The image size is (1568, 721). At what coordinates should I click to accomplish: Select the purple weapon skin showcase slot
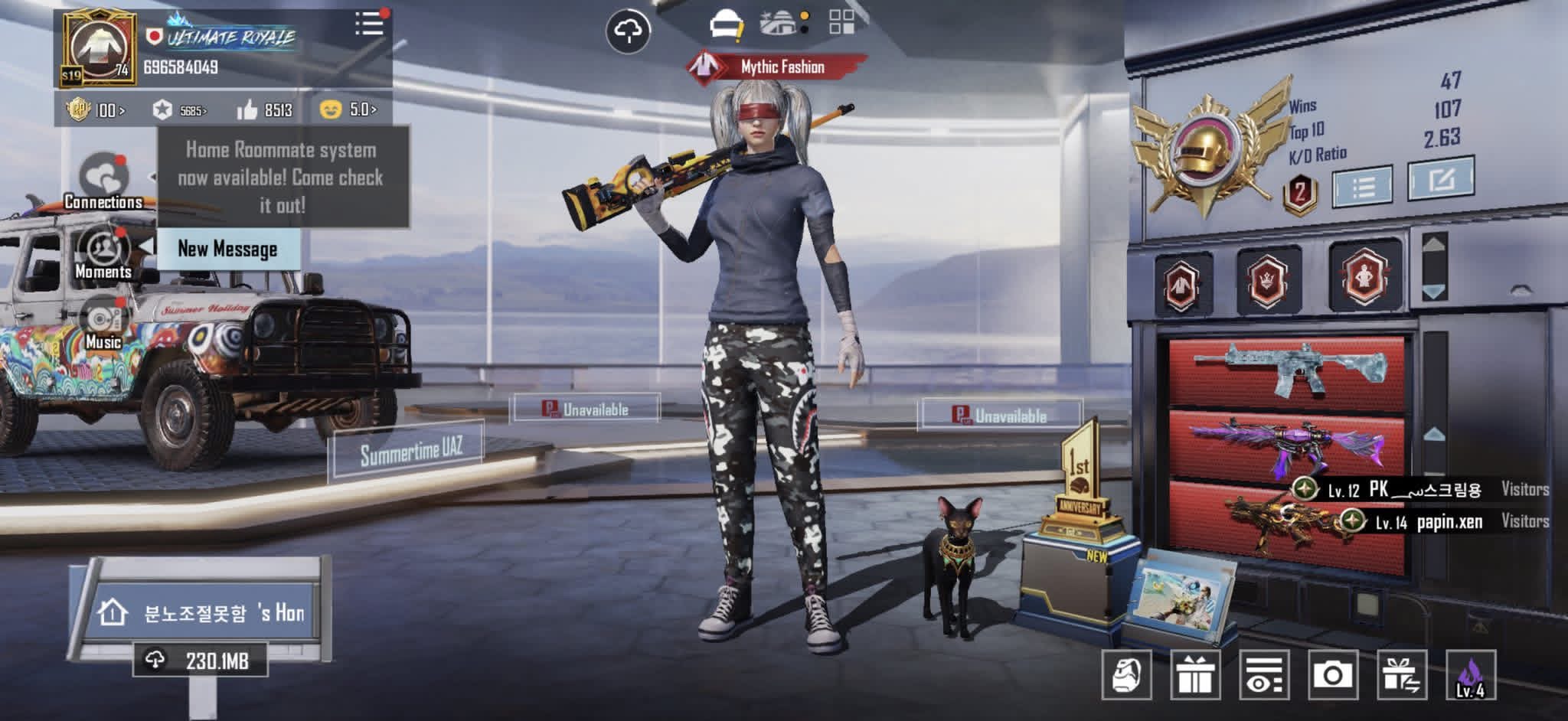(1286, 446)
